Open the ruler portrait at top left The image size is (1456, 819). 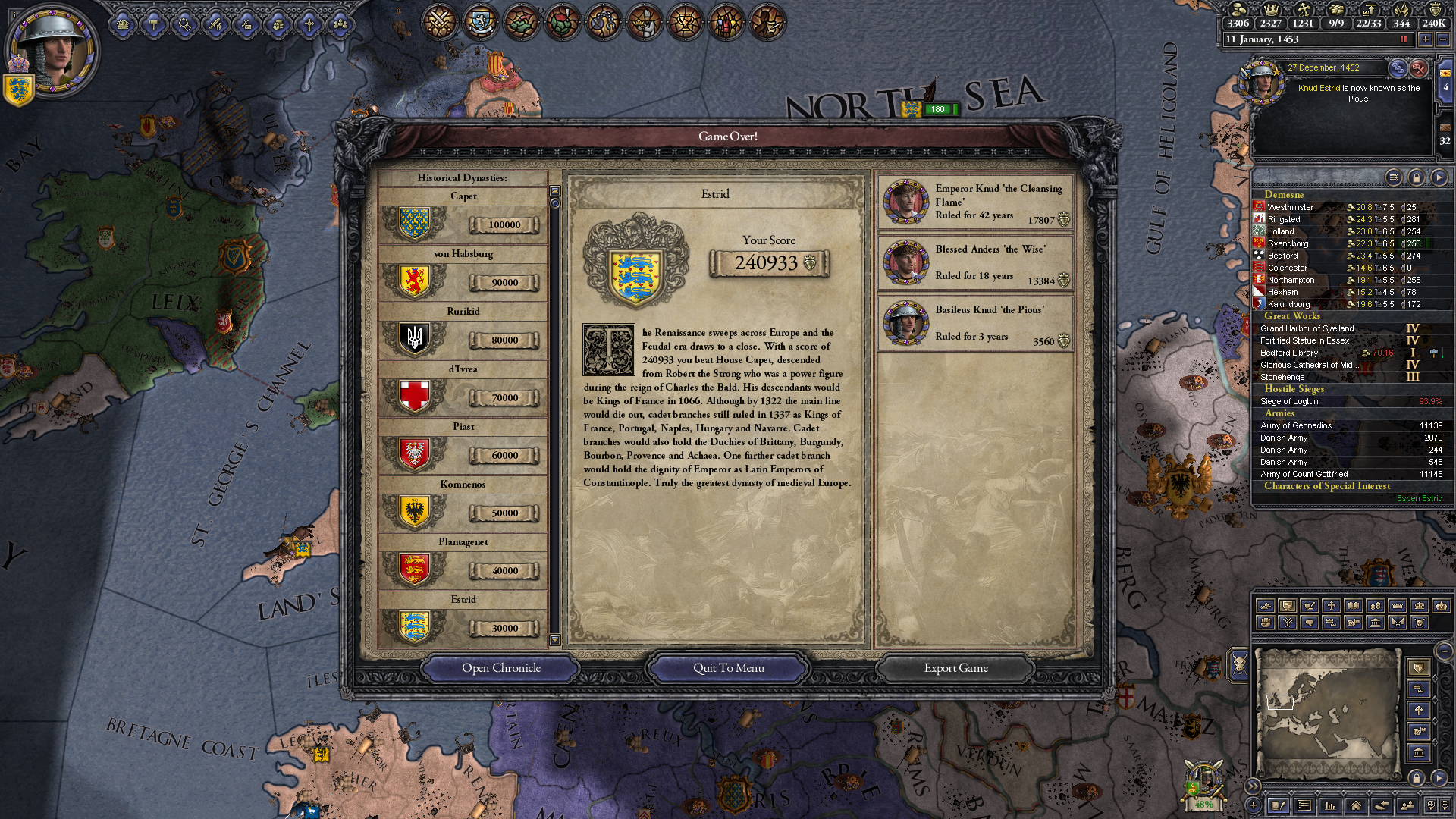50,52
